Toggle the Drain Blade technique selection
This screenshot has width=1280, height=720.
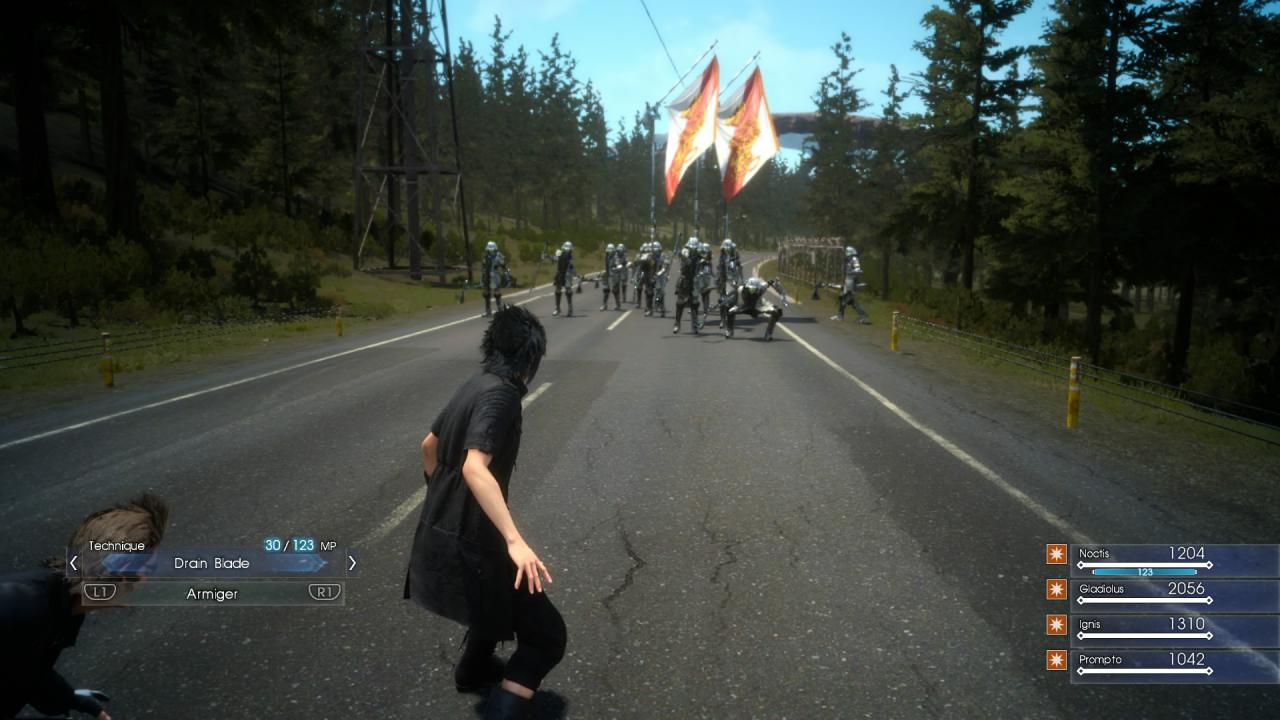pyautogui.click(x=212, y=563)
